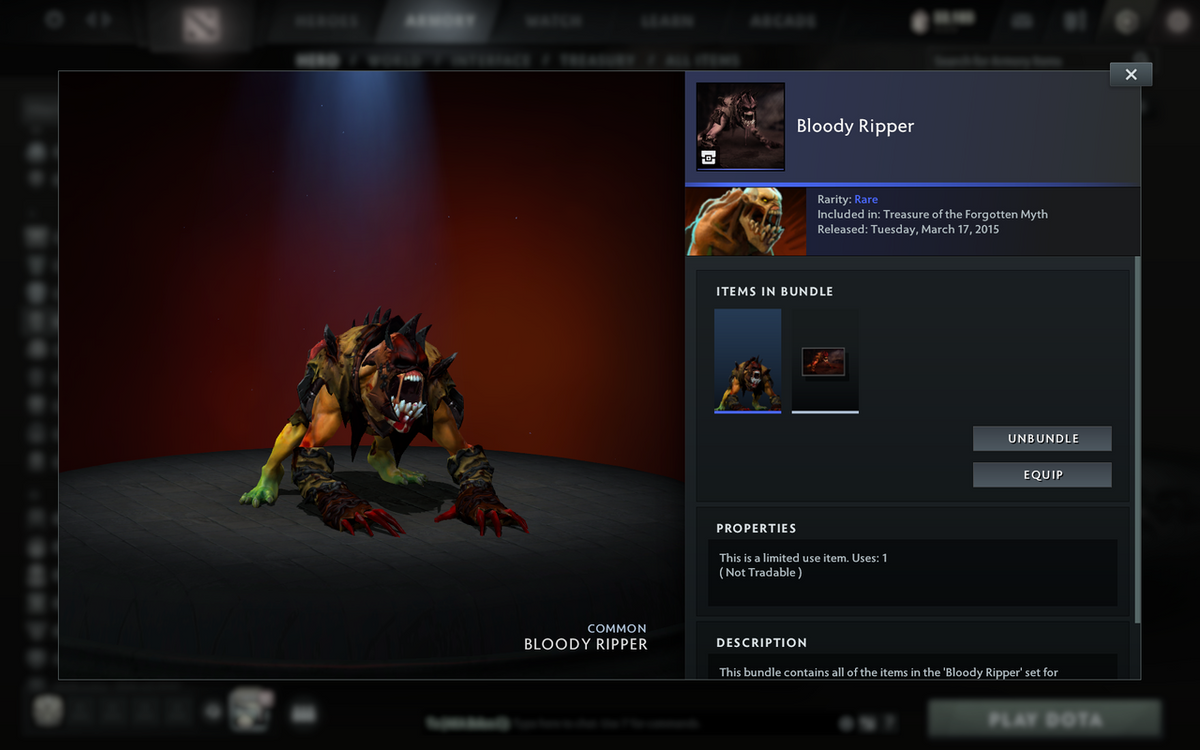The image size is (1200, 750).
Task: Click the Treasure of the Forgotten Myth image
Action: coord(746,221)
